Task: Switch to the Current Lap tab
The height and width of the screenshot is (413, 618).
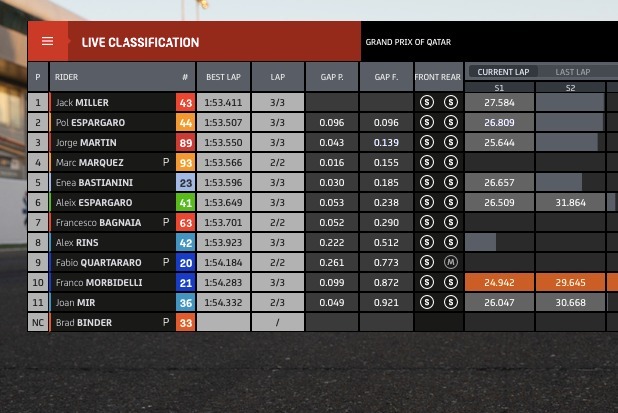Action: (502, 72)
